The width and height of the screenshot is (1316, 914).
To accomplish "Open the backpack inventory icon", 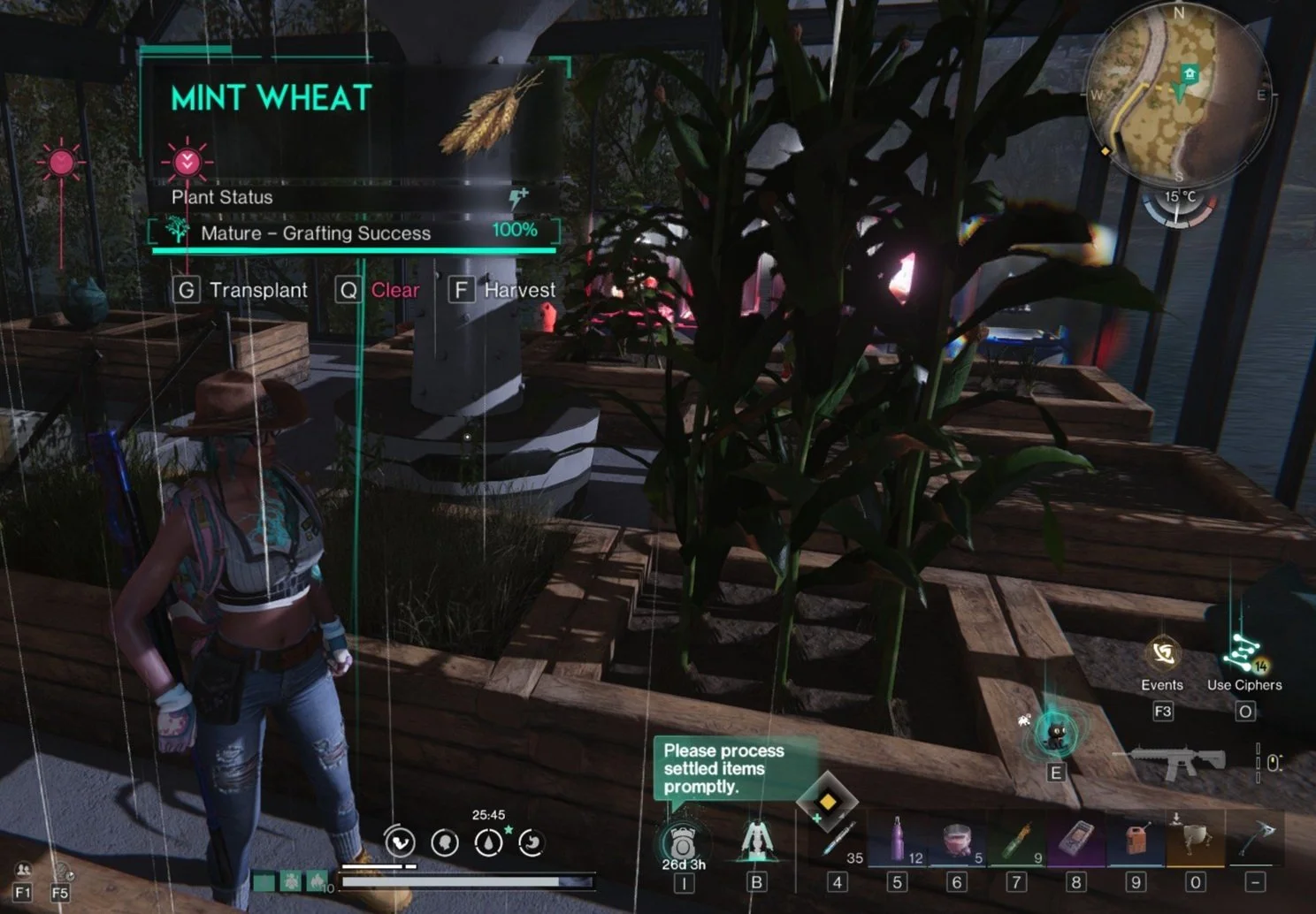I will pos(683,840).
